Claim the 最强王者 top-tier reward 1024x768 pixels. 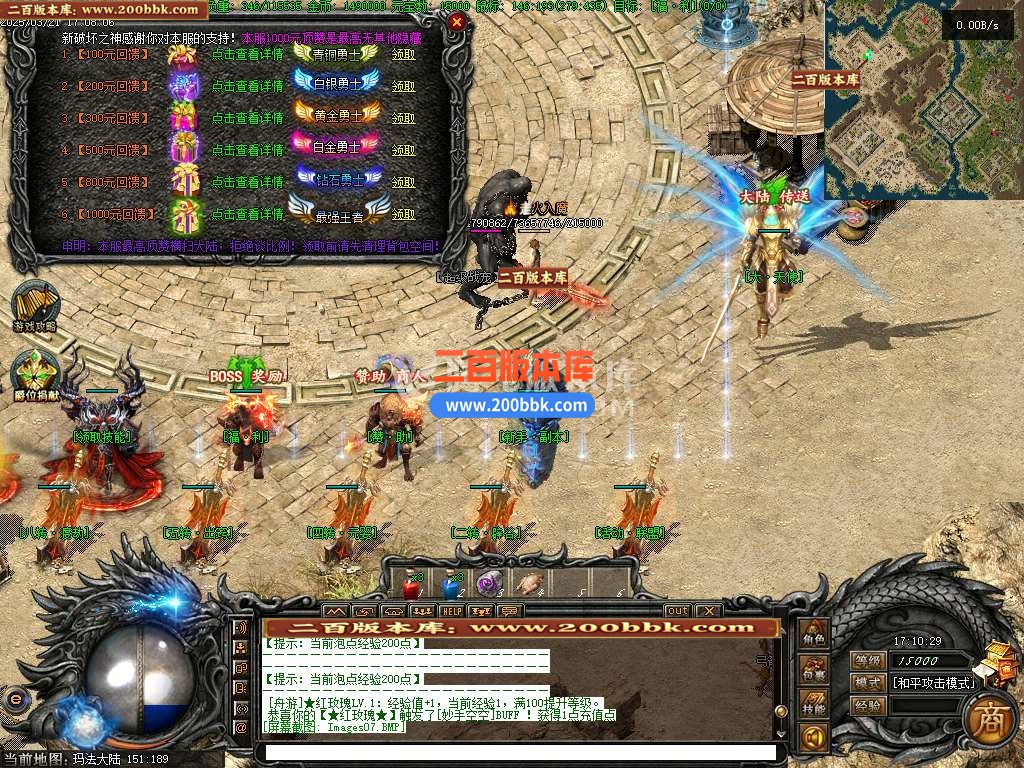point(403,214)
